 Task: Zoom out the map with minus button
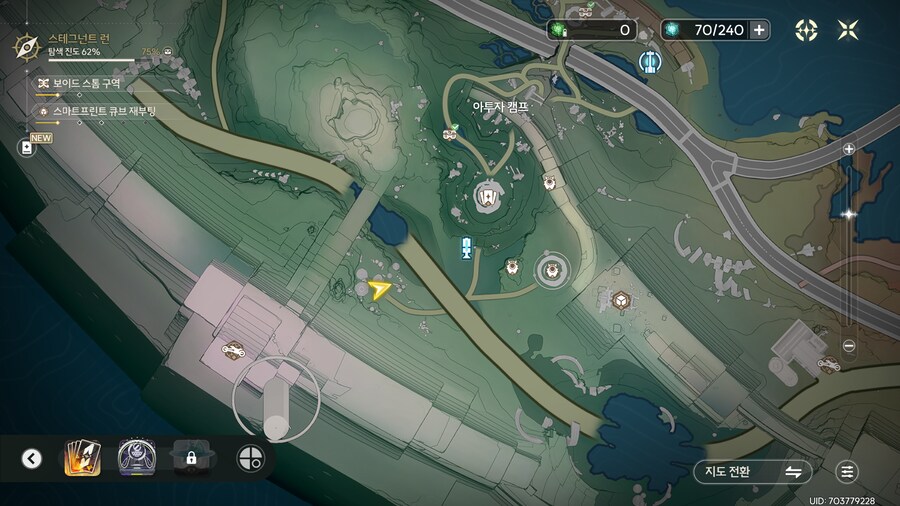pos(849,346)
